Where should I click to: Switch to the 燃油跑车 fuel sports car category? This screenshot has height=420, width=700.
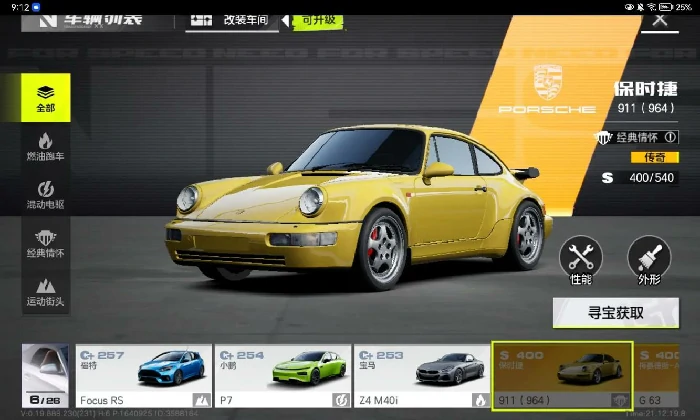pos(45,147)
